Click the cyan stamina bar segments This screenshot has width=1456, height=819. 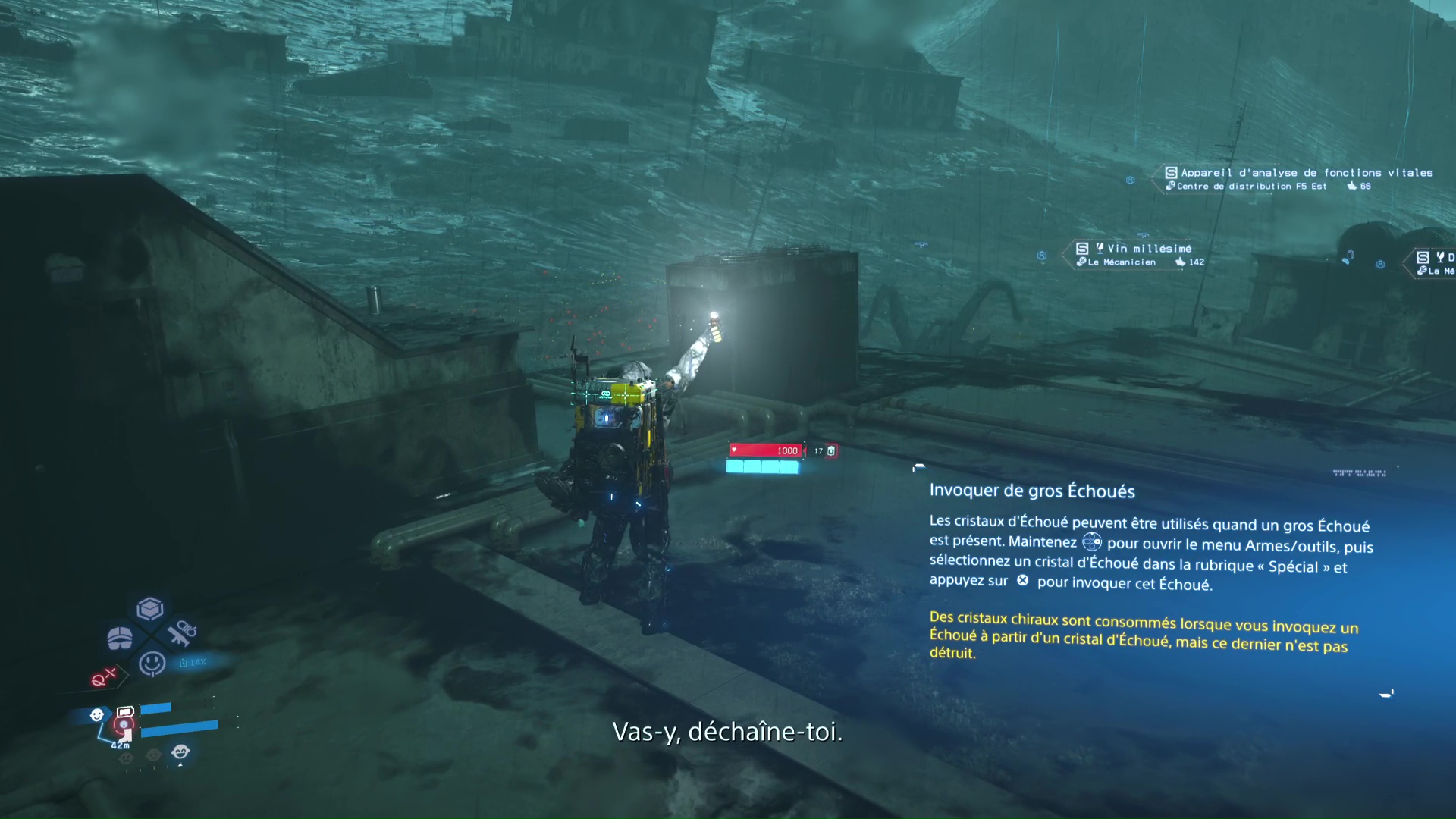click(762, 466)
